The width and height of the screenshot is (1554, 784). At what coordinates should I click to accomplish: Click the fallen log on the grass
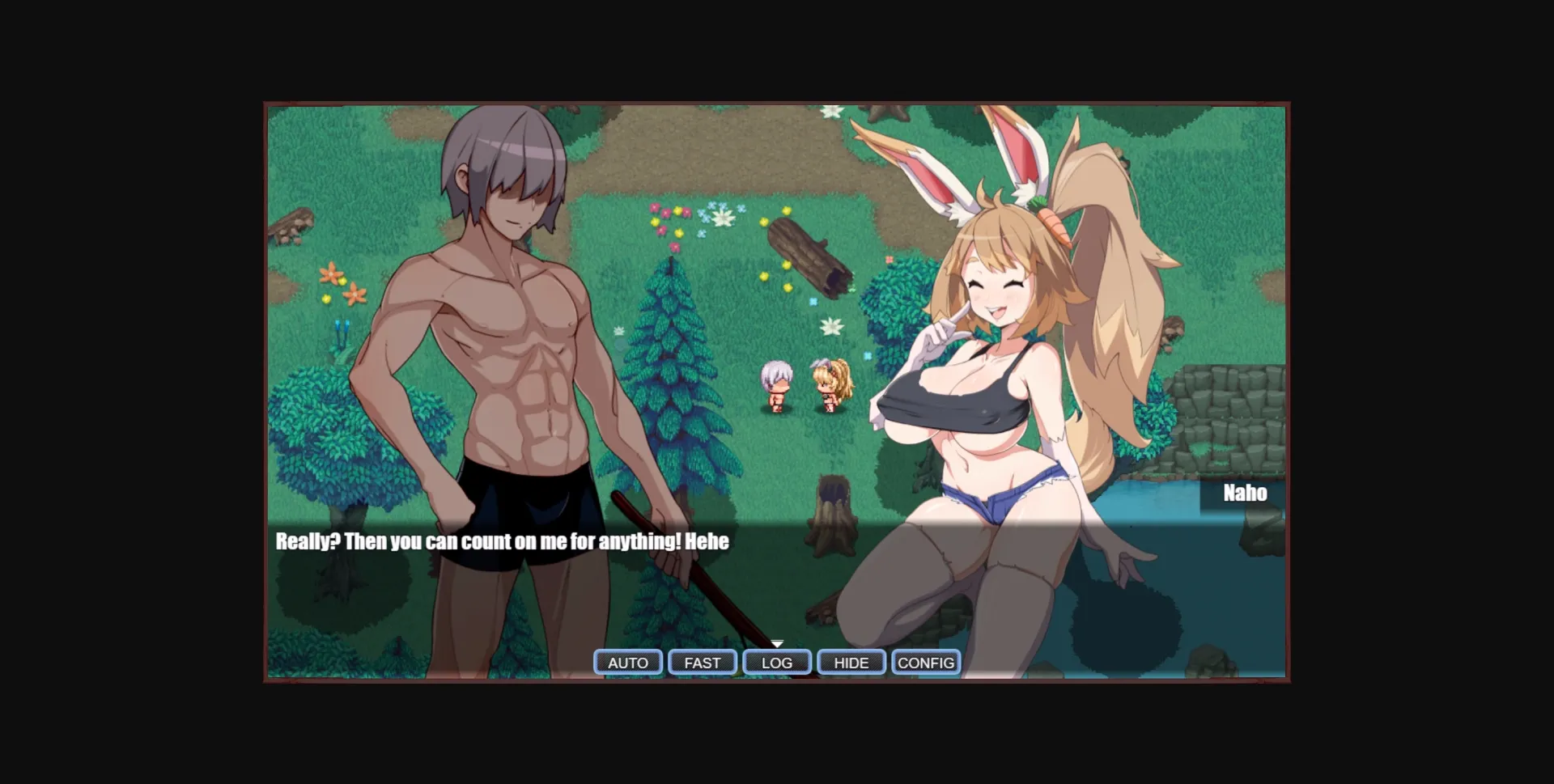click(809, 255)
